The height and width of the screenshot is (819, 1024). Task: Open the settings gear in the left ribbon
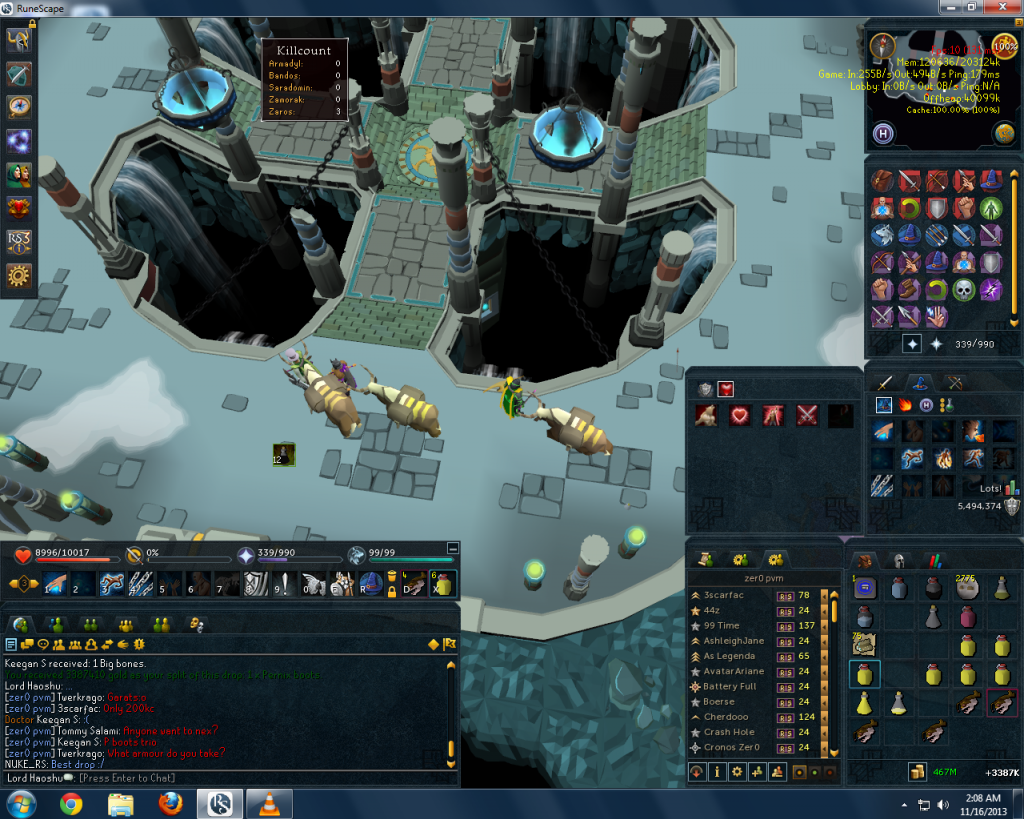[19, 276]
